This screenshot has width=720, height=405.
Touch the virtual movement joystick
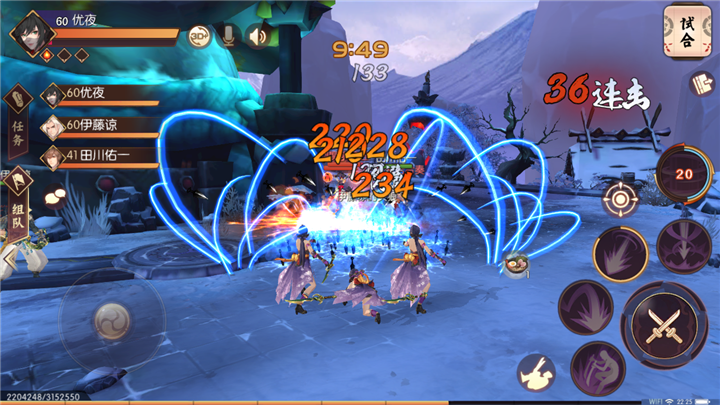coord(111,320)
